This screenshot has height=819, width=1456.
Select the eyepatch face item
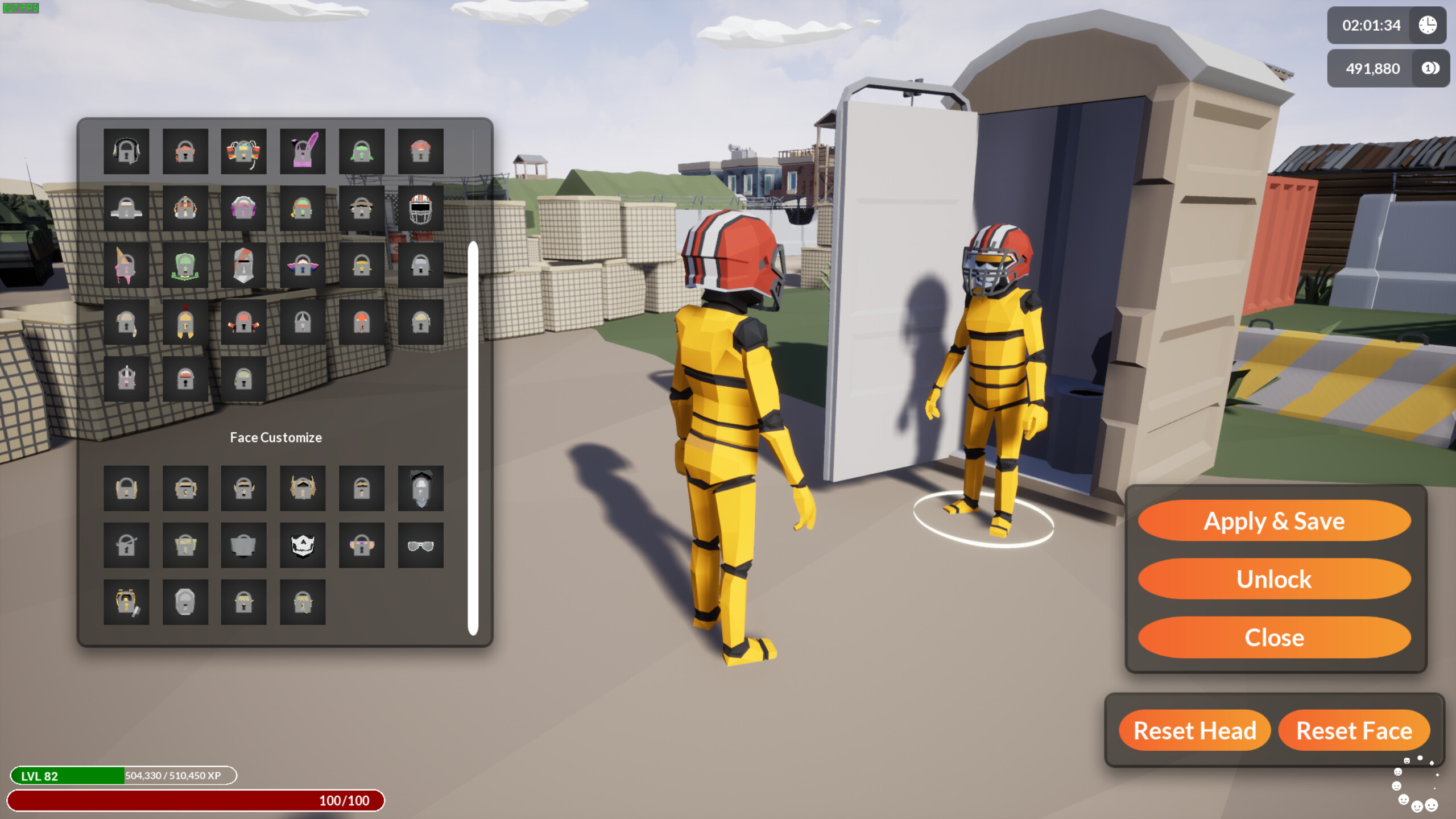[126, 545]
